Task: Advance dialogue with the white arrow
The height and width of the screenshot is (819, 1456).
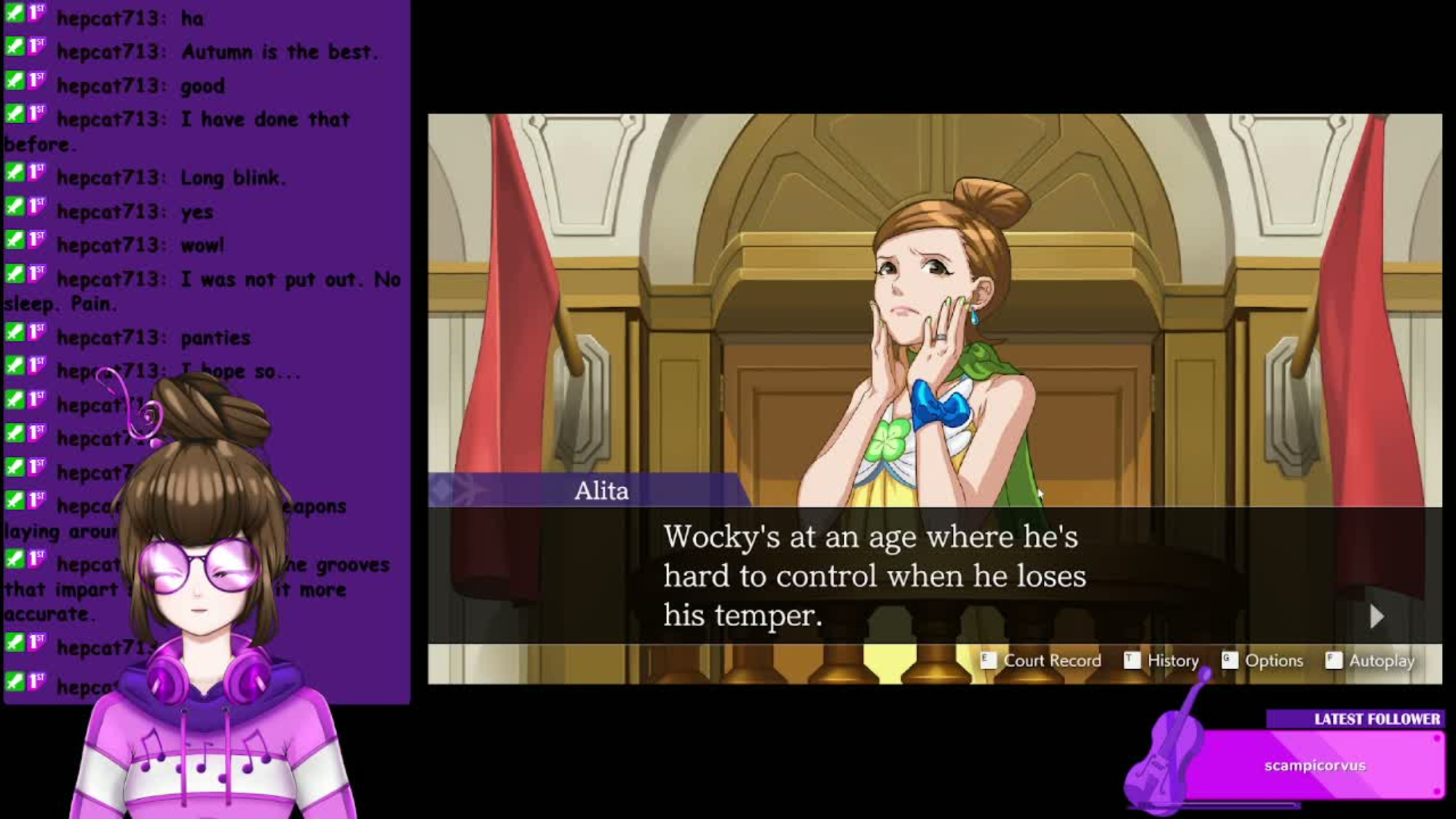Action: coord(1376,617)
